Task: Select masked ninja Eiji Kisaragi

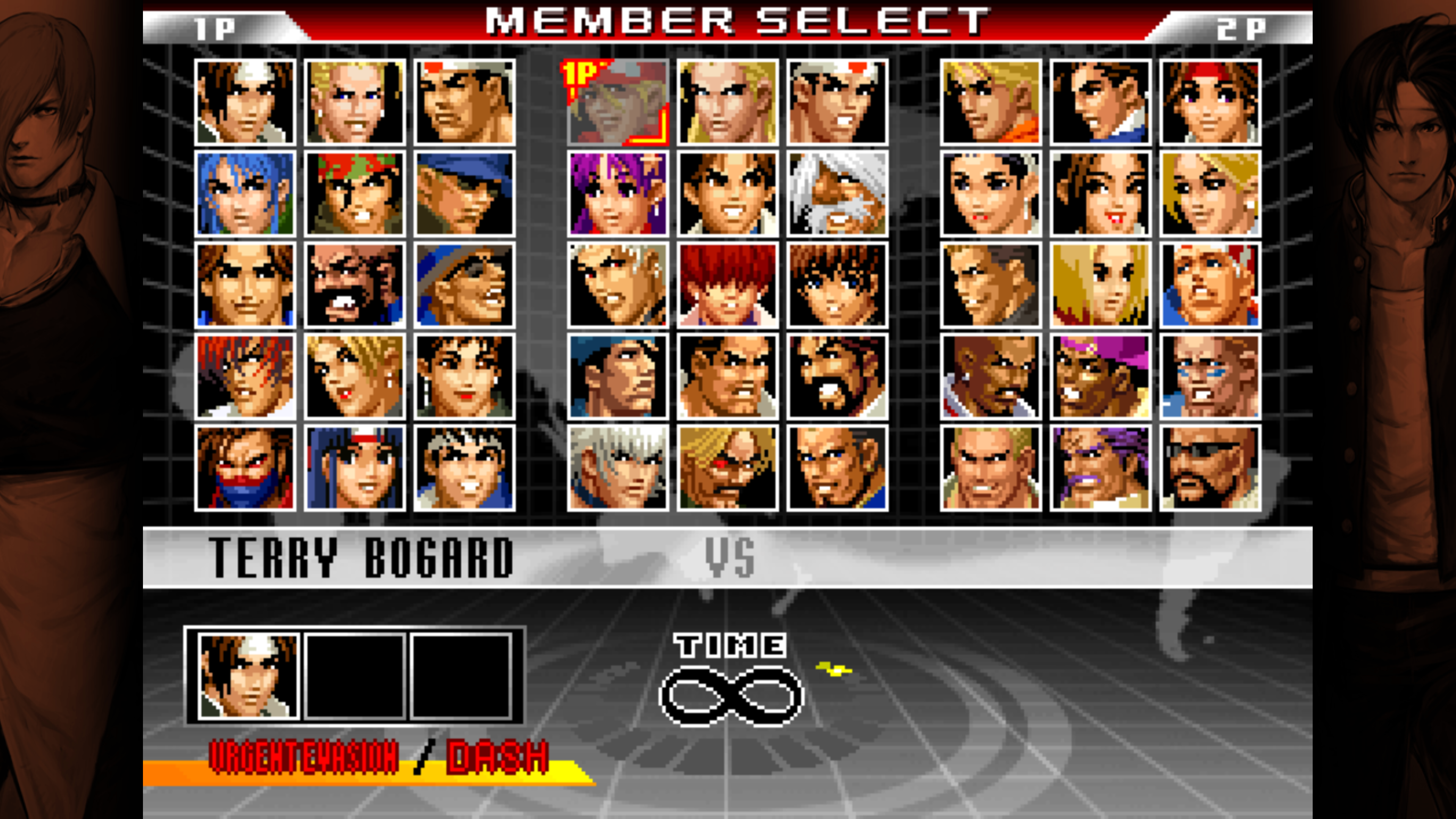Action: click(245, 468)
